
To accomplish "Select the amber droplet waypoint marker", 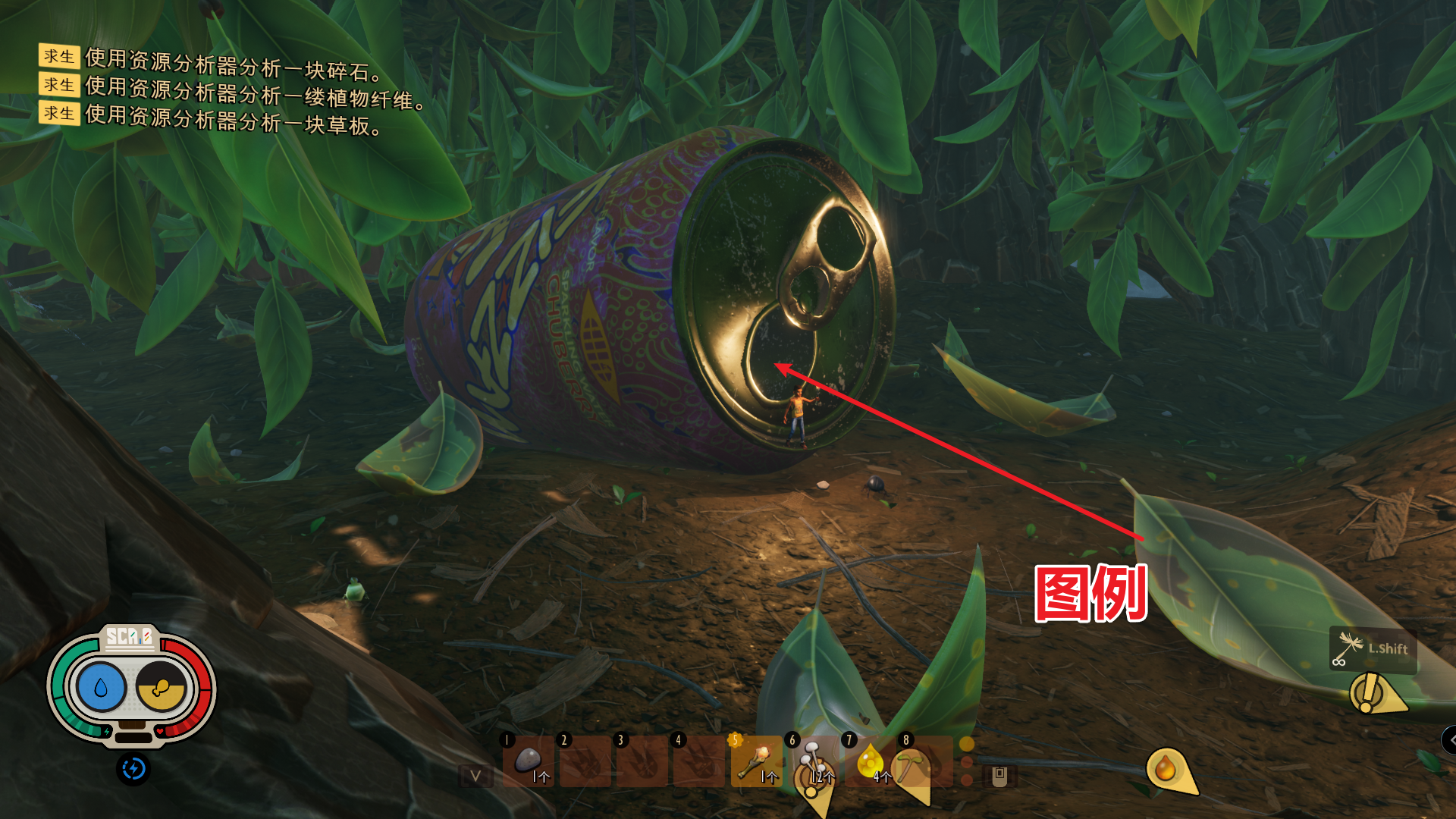I will (x=1166, y=770).
